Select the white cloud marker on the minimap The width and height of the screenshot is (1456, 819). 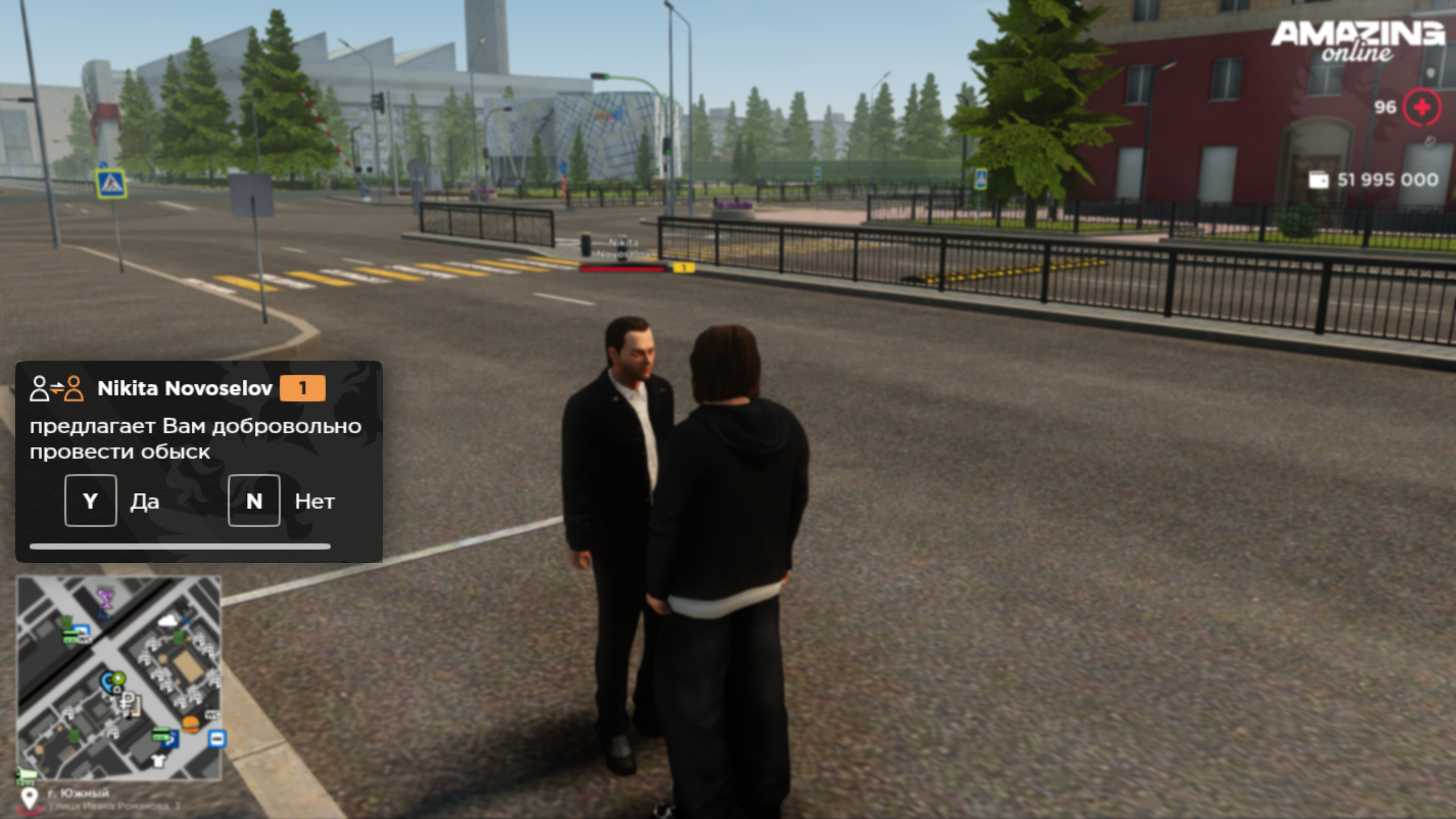coord(167,621)
